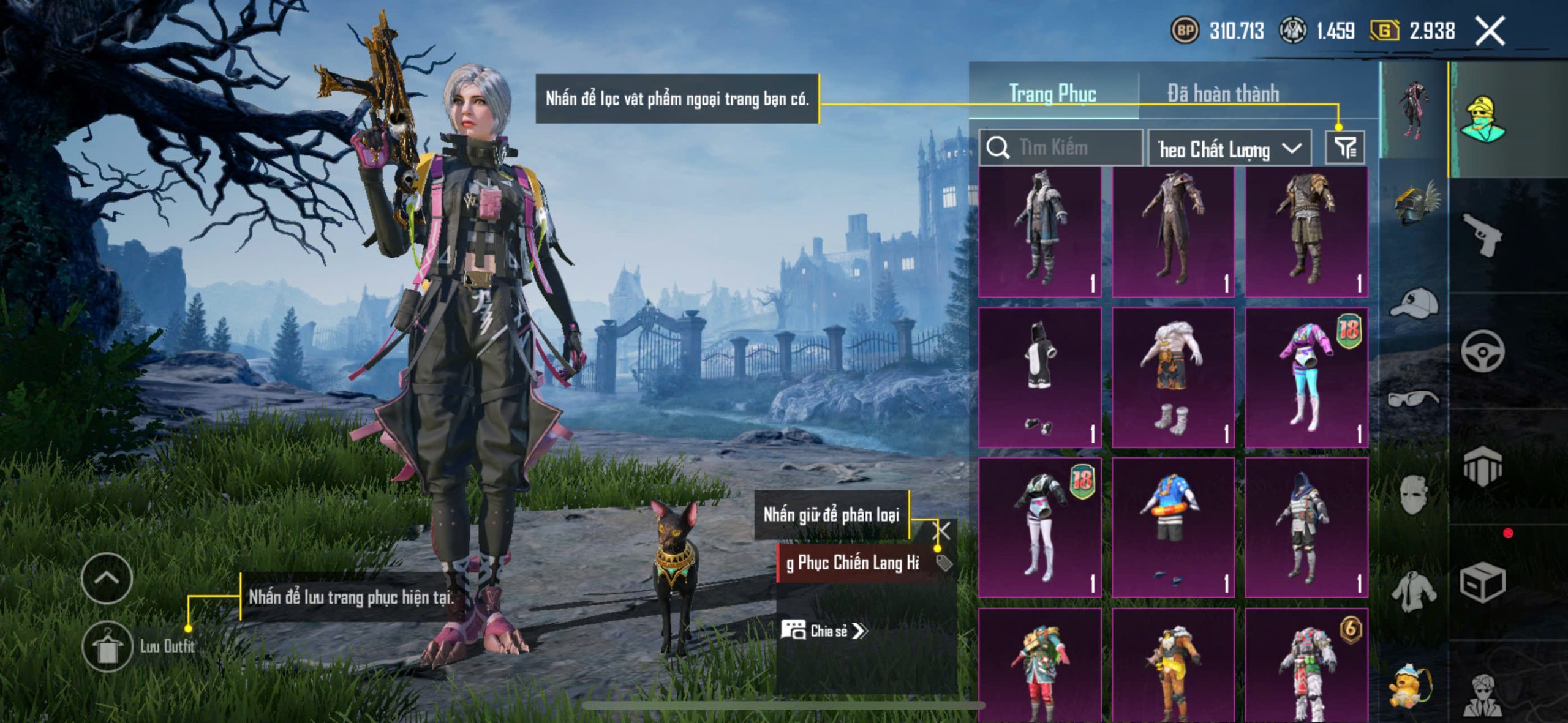The width and height of the screenshot is (1568, 723).
Task: Select the fur-hooded blue coat outfit
Action: pos(1040,233)
